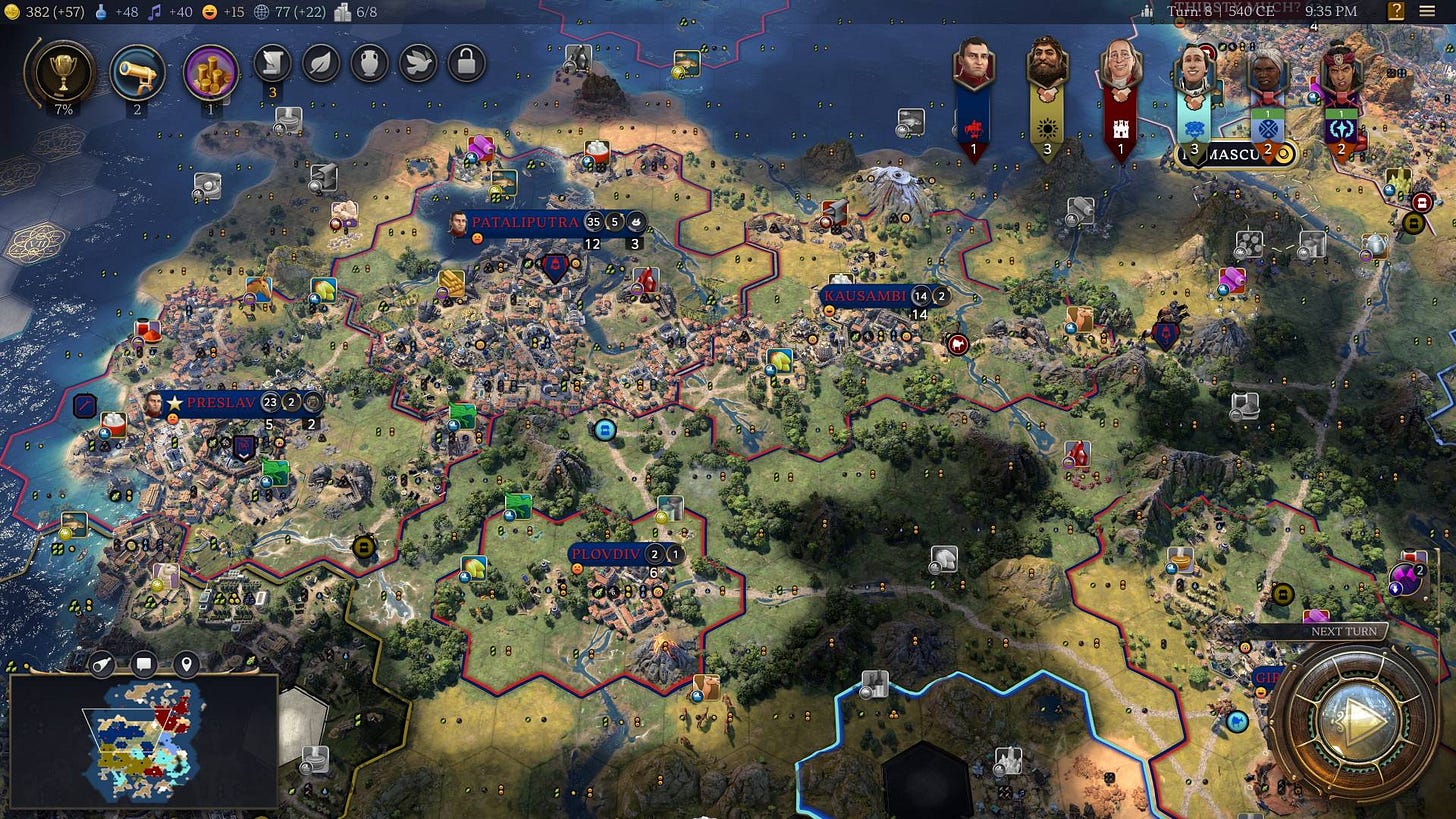Click the chat bubble icon above the minimap
This screenshot has width=1456, height=819.
click(143, 664)
